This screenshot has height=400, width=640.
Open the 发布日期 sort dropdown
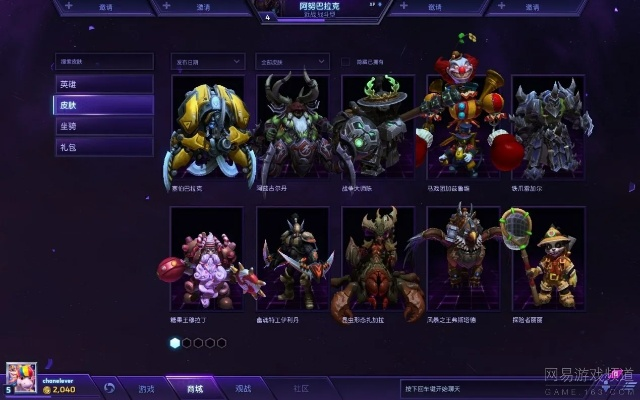pyautogui.click(x=207, y=61)
